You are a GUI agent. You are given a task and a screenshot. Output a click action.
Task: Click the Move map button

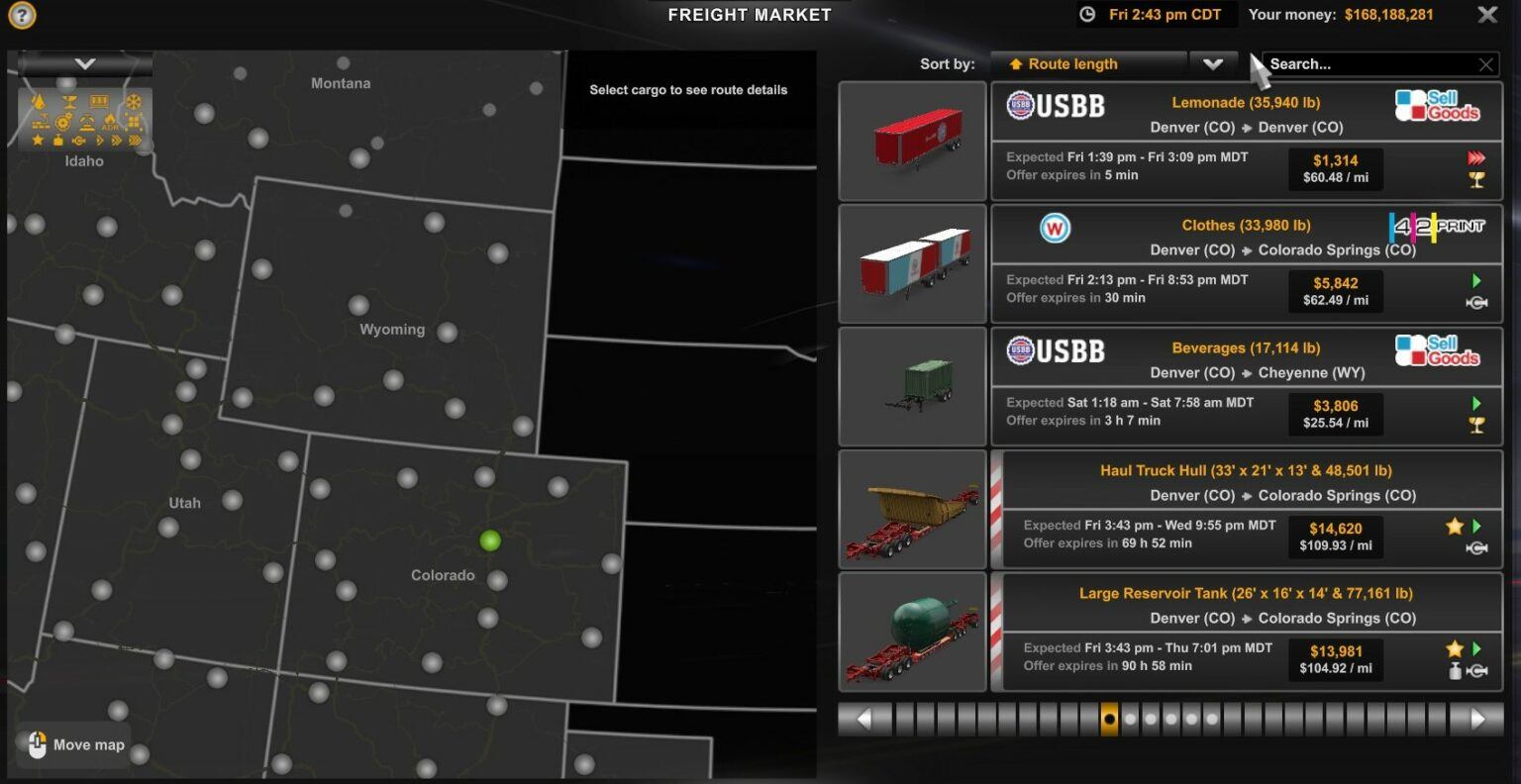point(72,744)
